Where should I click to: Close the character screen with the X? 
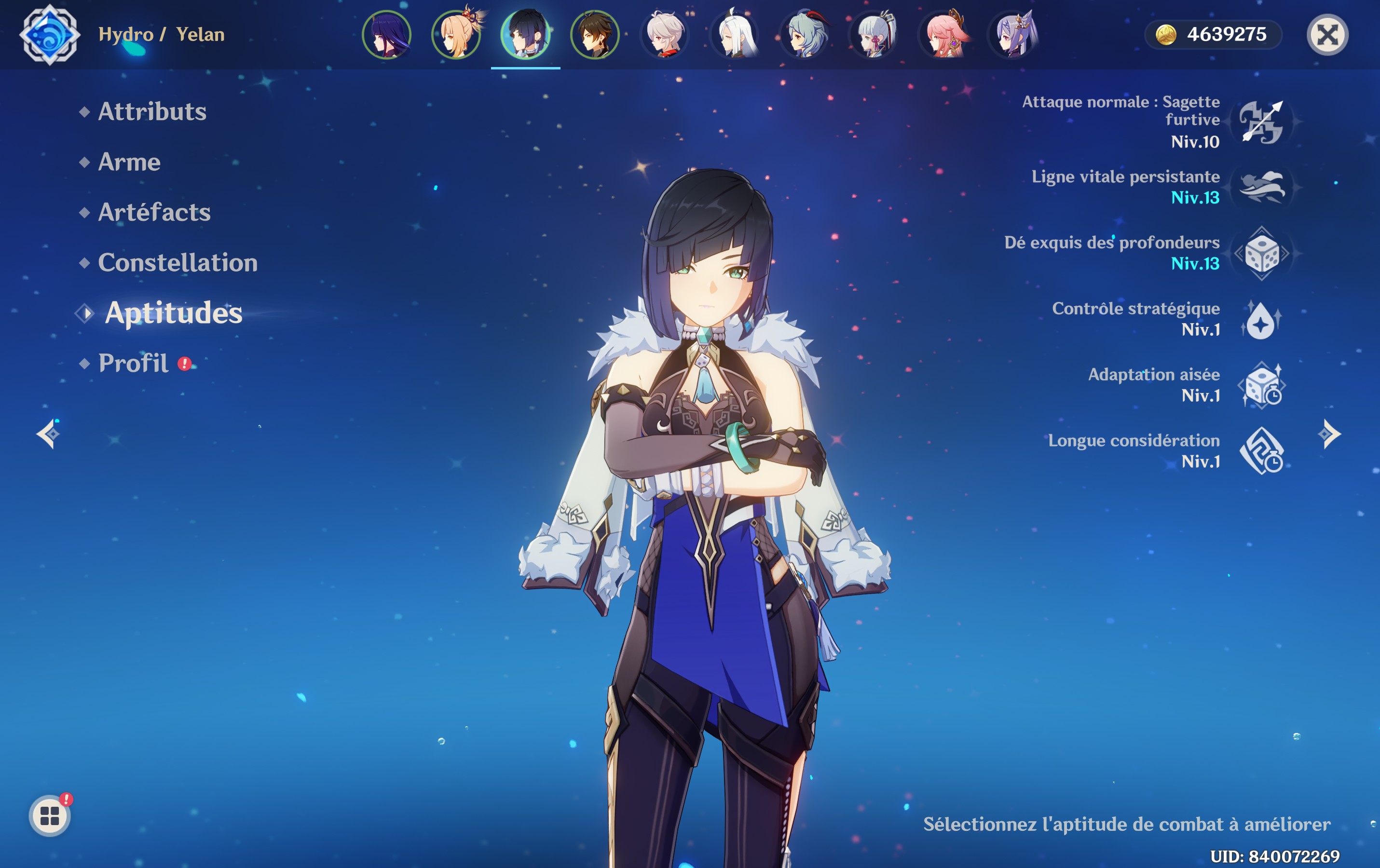point(1327,35)
